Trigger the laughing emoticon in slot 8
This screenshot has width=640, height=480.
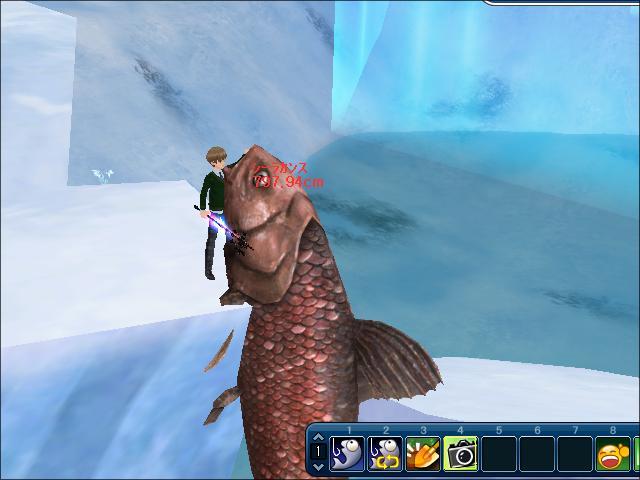click(x=613, y=454)
